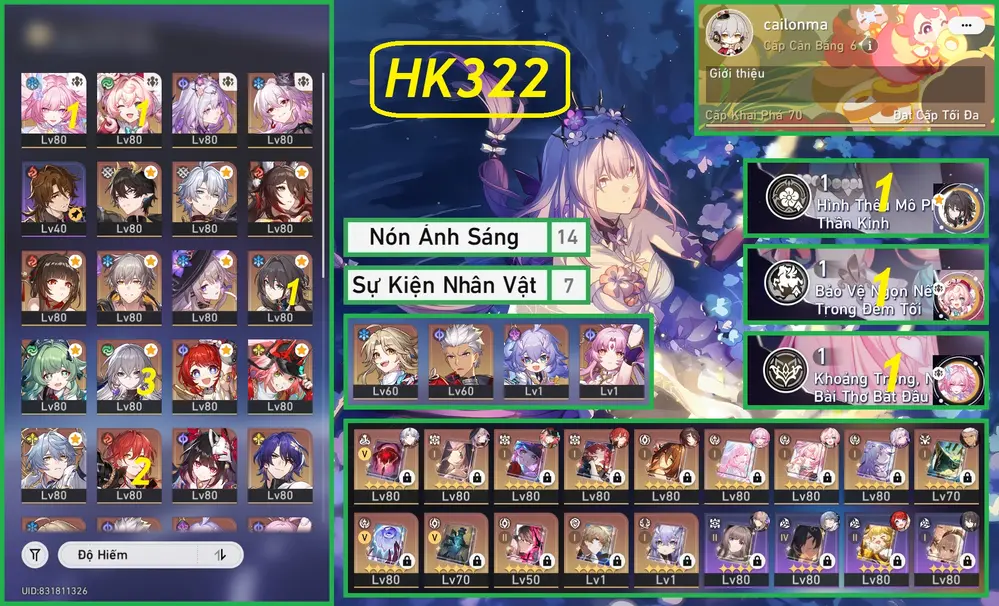Select the golden four-star Lv80 light cone
This screenshot has width=999, height=606.
875,547
